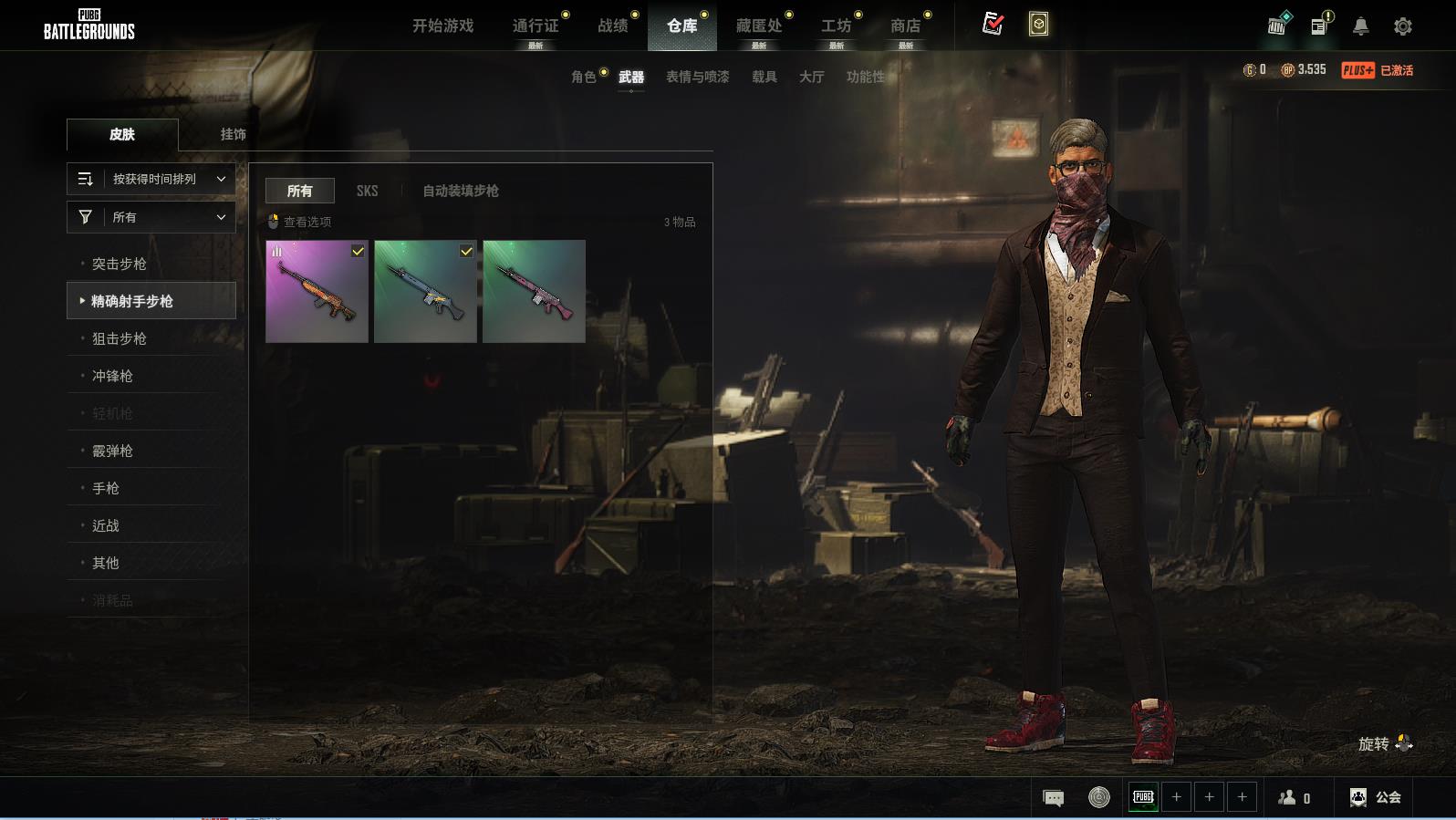
Task: Choose the 突击步枪 assault rifle category
Action: (x=119, y=264)
